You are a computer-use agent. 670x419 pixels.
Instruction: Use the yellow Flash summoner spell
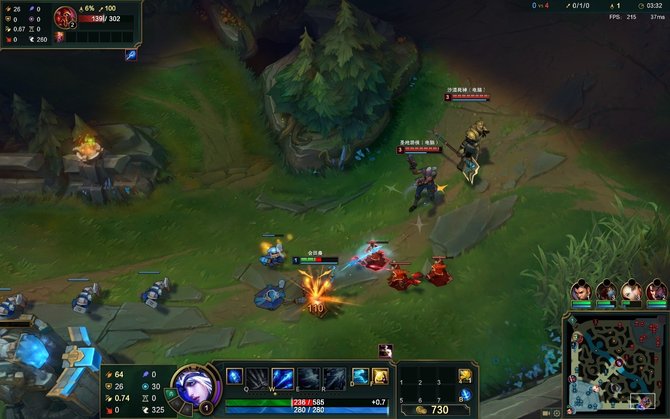380,376
